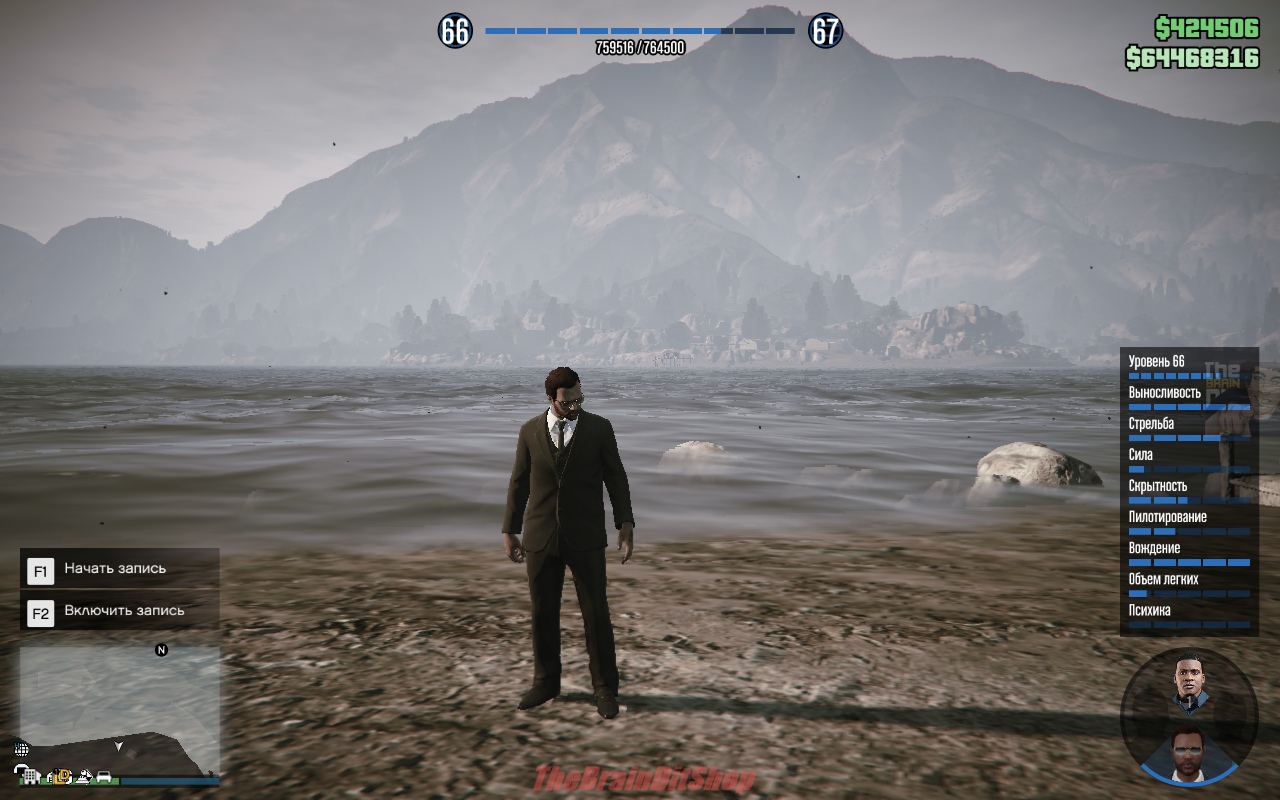Select the apartment building blip on the minimap
1280x800 pixels.
[31, 775]
